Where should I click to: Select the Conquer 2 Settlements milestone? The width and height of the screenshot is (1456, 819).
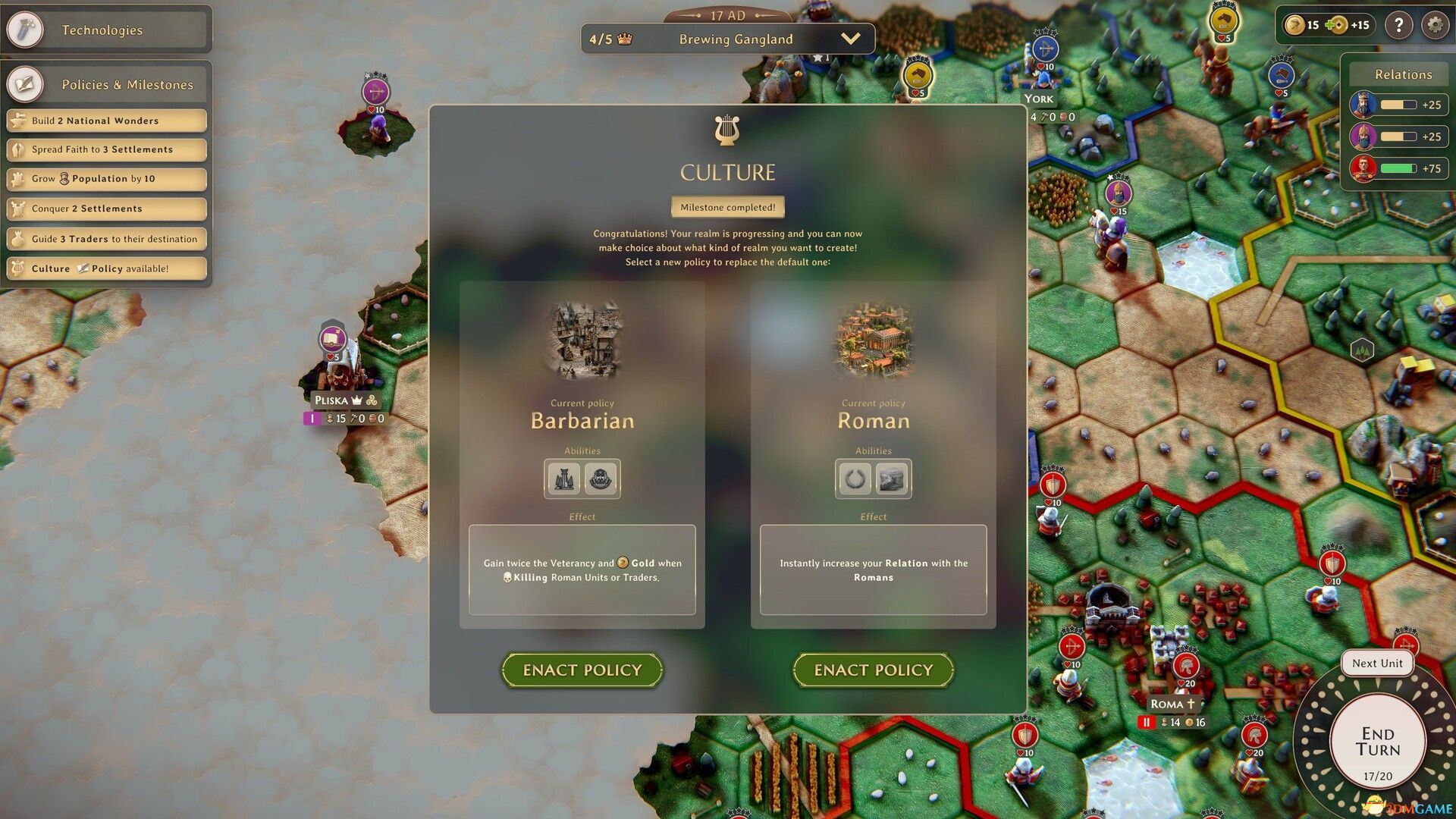pos(106,209)
